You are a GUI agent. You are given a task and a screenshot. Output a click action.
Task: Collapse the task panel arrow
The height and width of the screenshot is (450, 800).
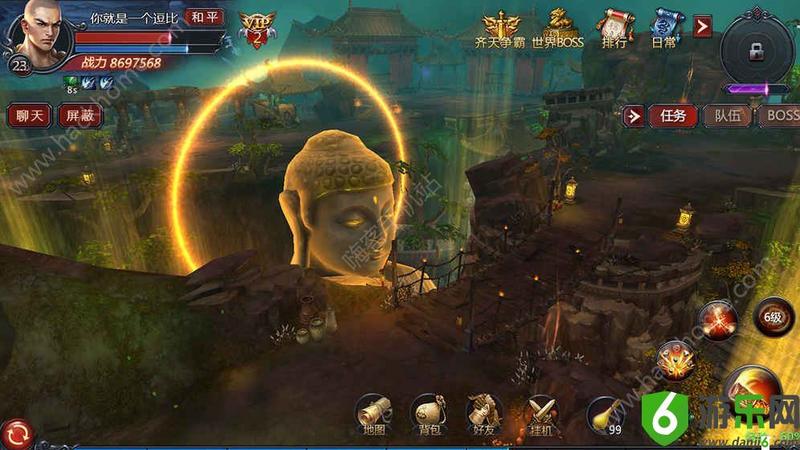pos(634,116)
